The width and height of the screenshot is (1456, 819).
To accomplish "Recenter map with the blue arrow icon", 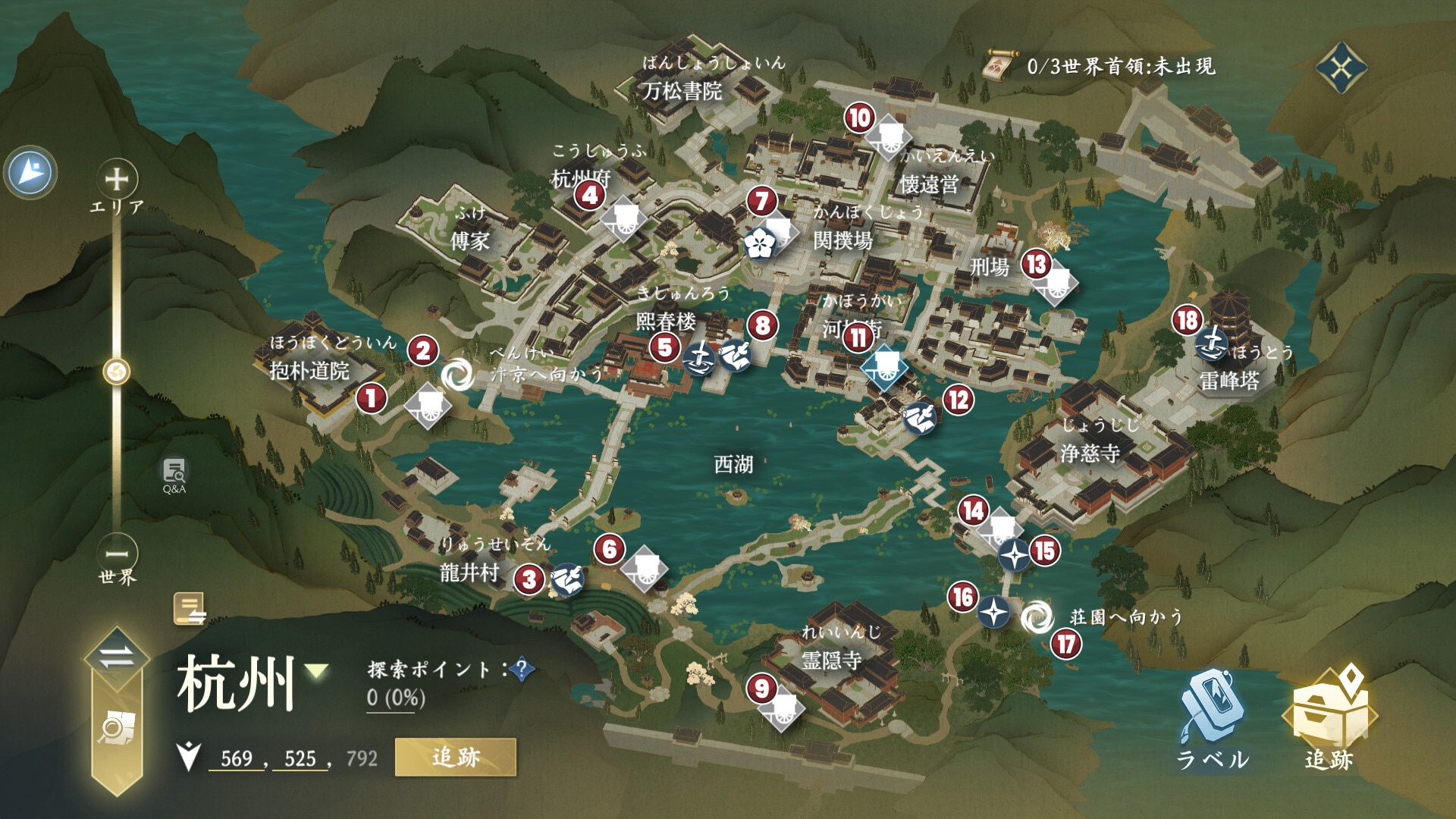I will (x=31, y=172).
